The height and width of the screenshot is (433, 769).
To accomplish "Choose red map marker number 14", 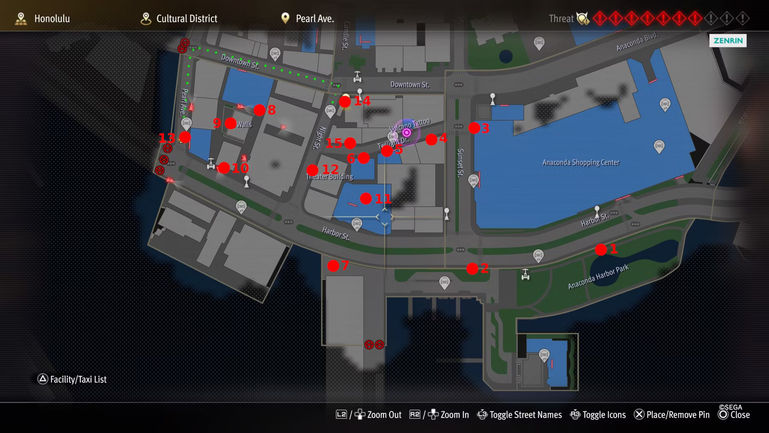I will pos(345,101).
